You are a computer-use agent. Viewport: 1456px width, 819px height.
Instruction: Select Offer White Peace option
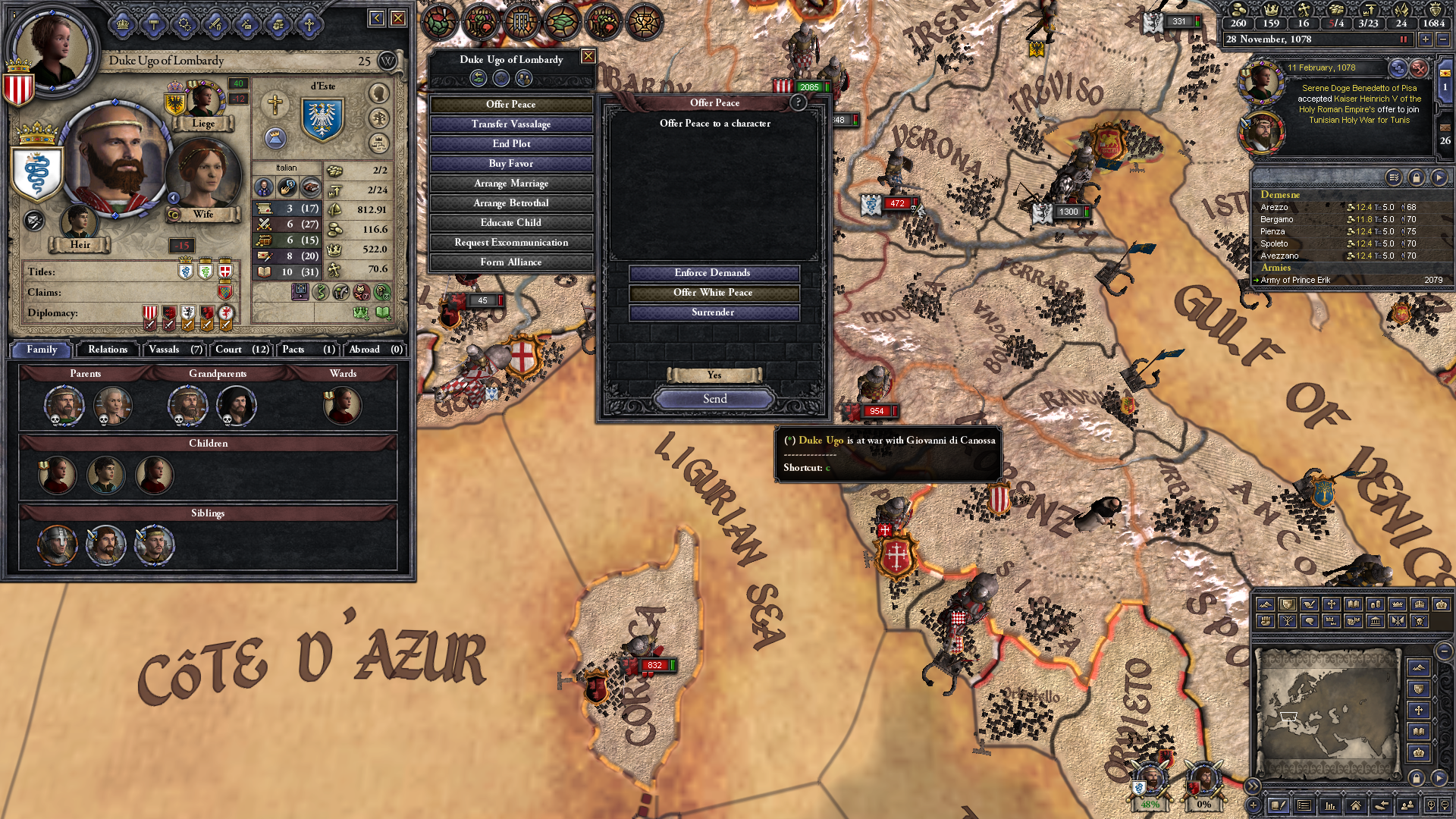[713, 293]
